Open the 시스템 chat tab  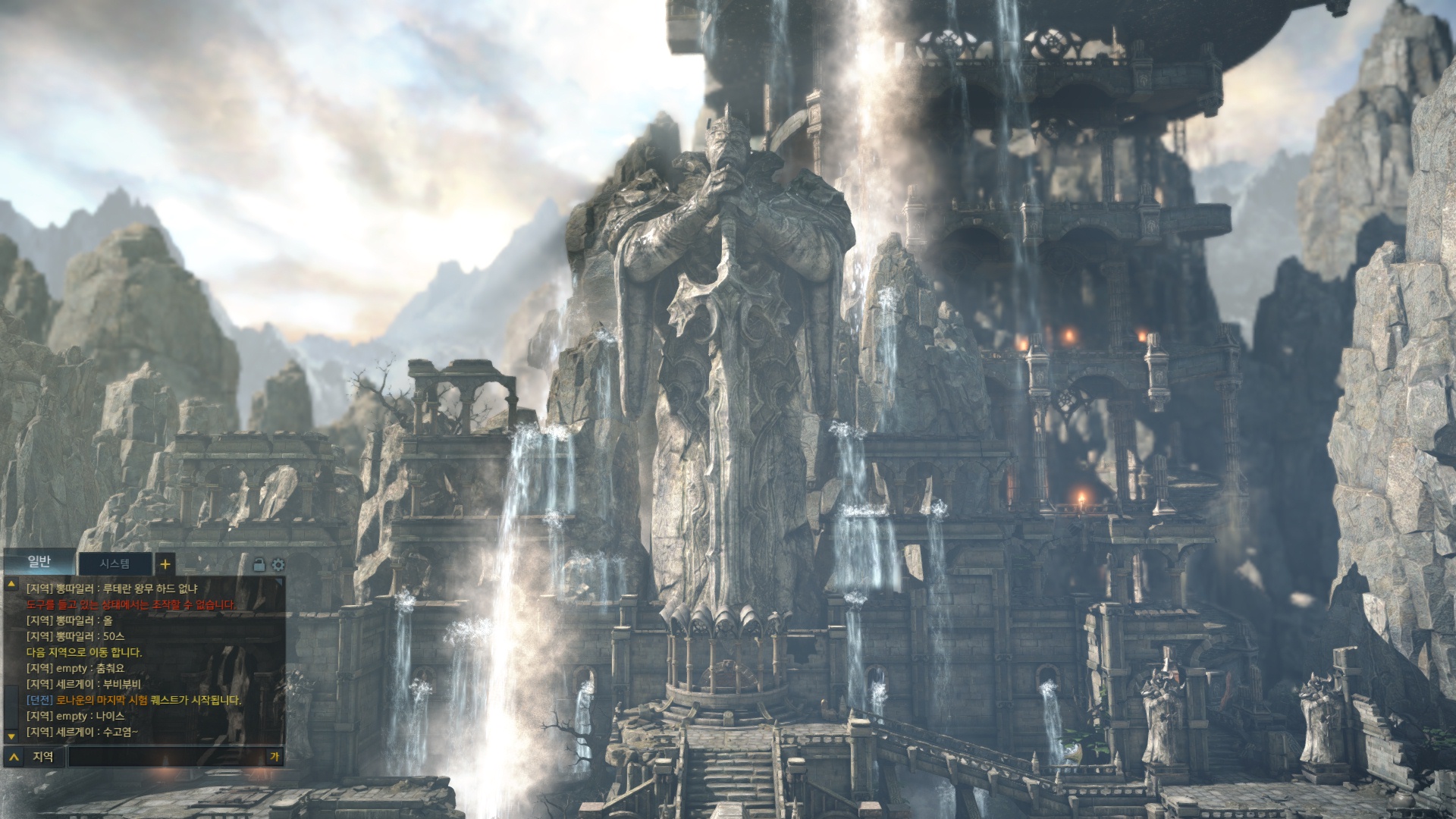coord(115,563)
